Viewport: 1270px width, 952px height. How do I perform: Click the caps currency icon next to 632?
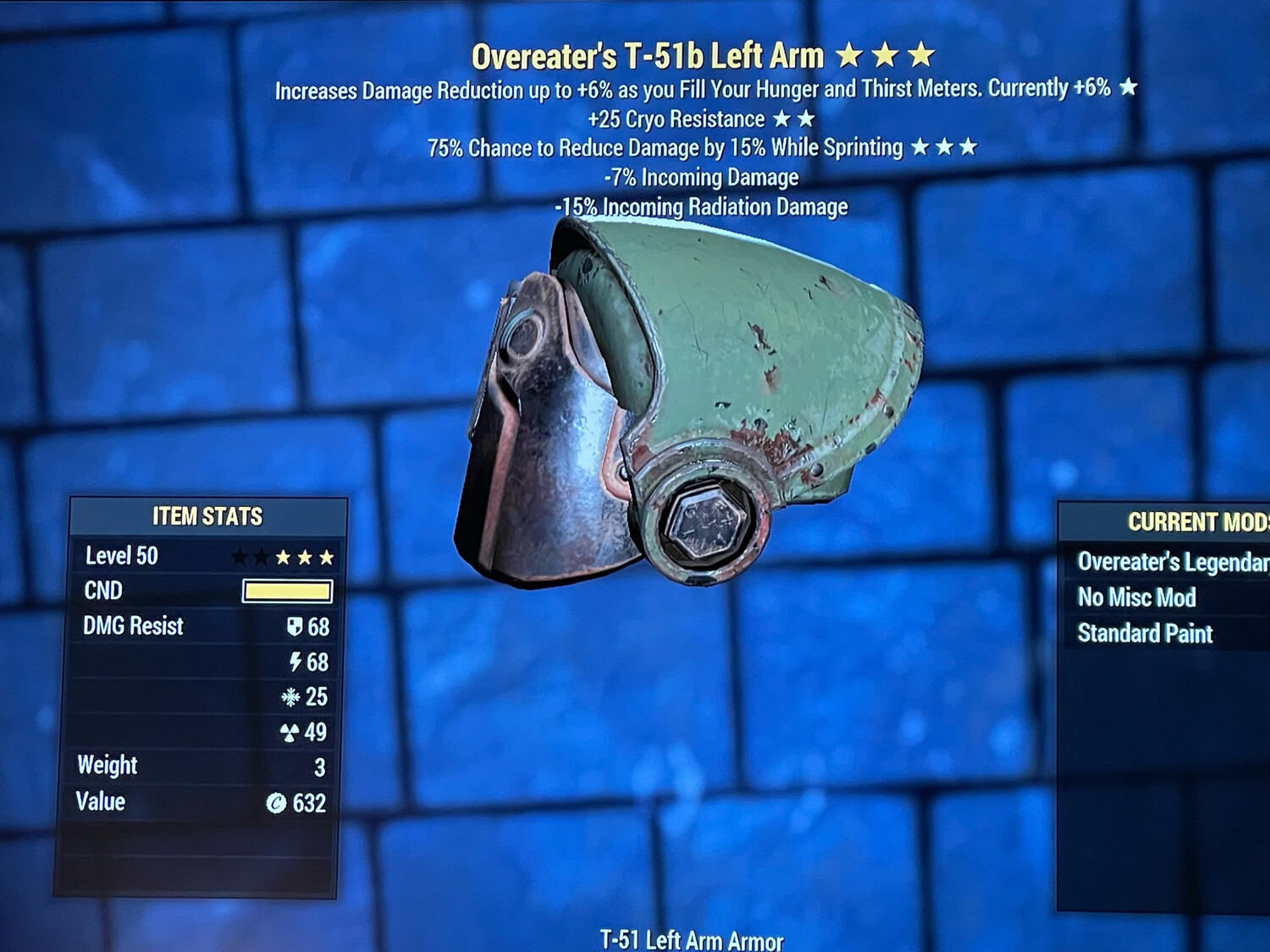(x=275, y=801)
